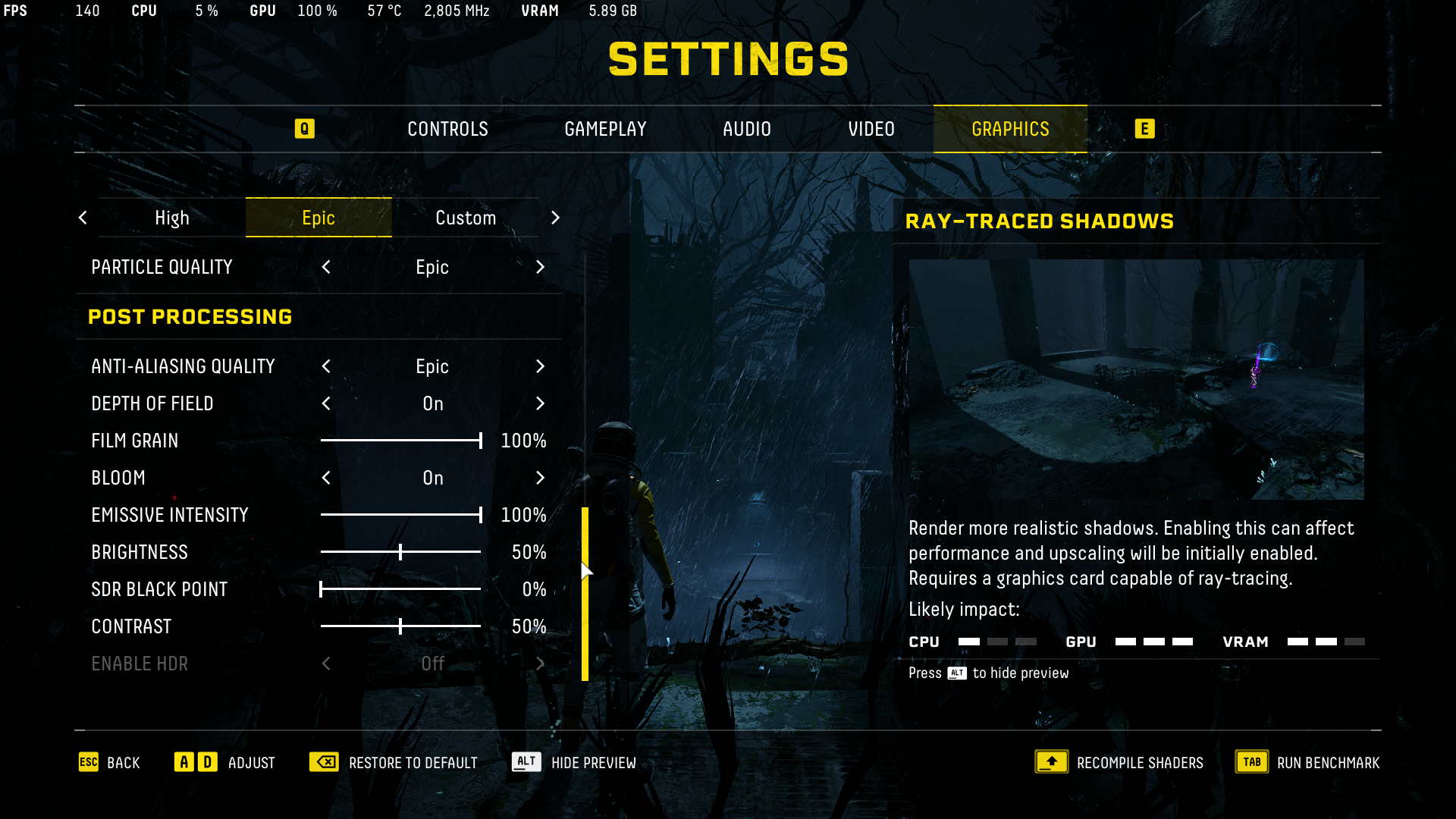Turn Bloom off with left arrow
Viewport: 1456px width, 819px height.
pos(326,479)
